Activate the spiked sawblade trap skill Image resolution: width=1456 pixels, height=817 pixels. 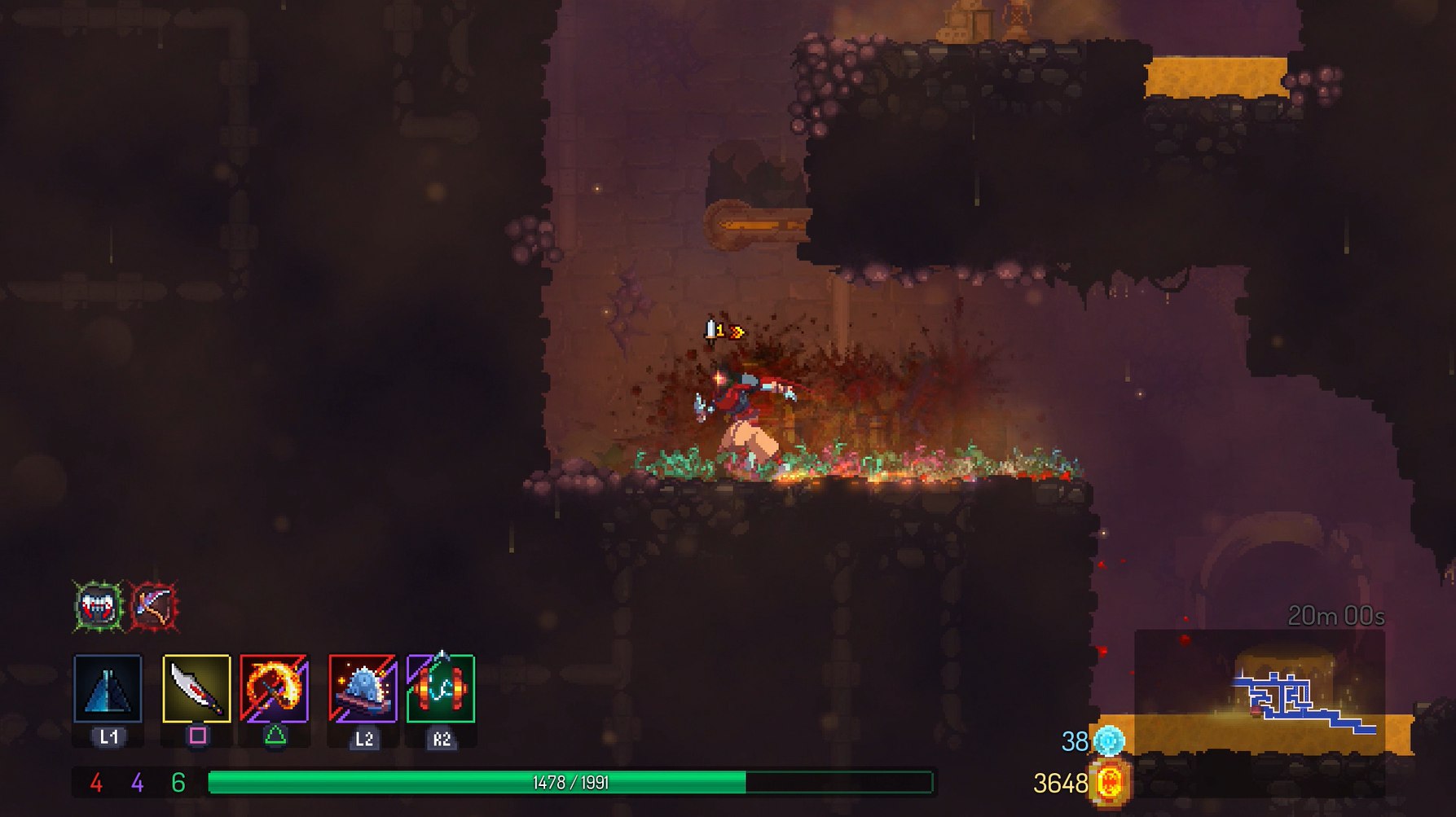[x=363, y=689]
